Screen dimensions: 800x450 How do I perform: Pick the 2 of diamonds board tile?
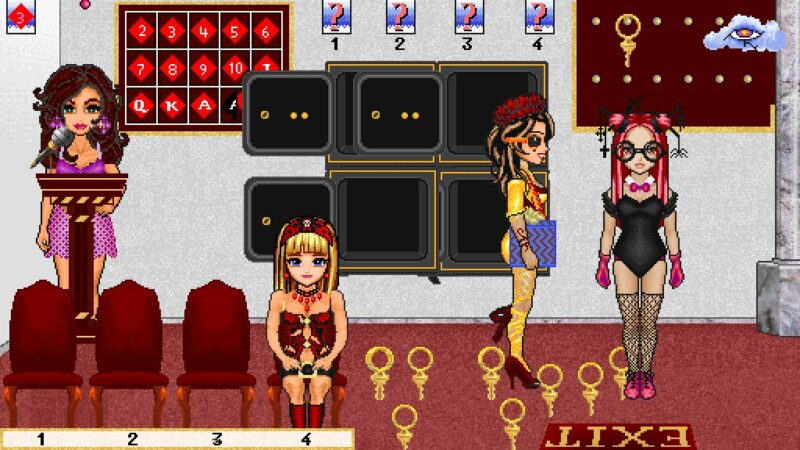143,30
